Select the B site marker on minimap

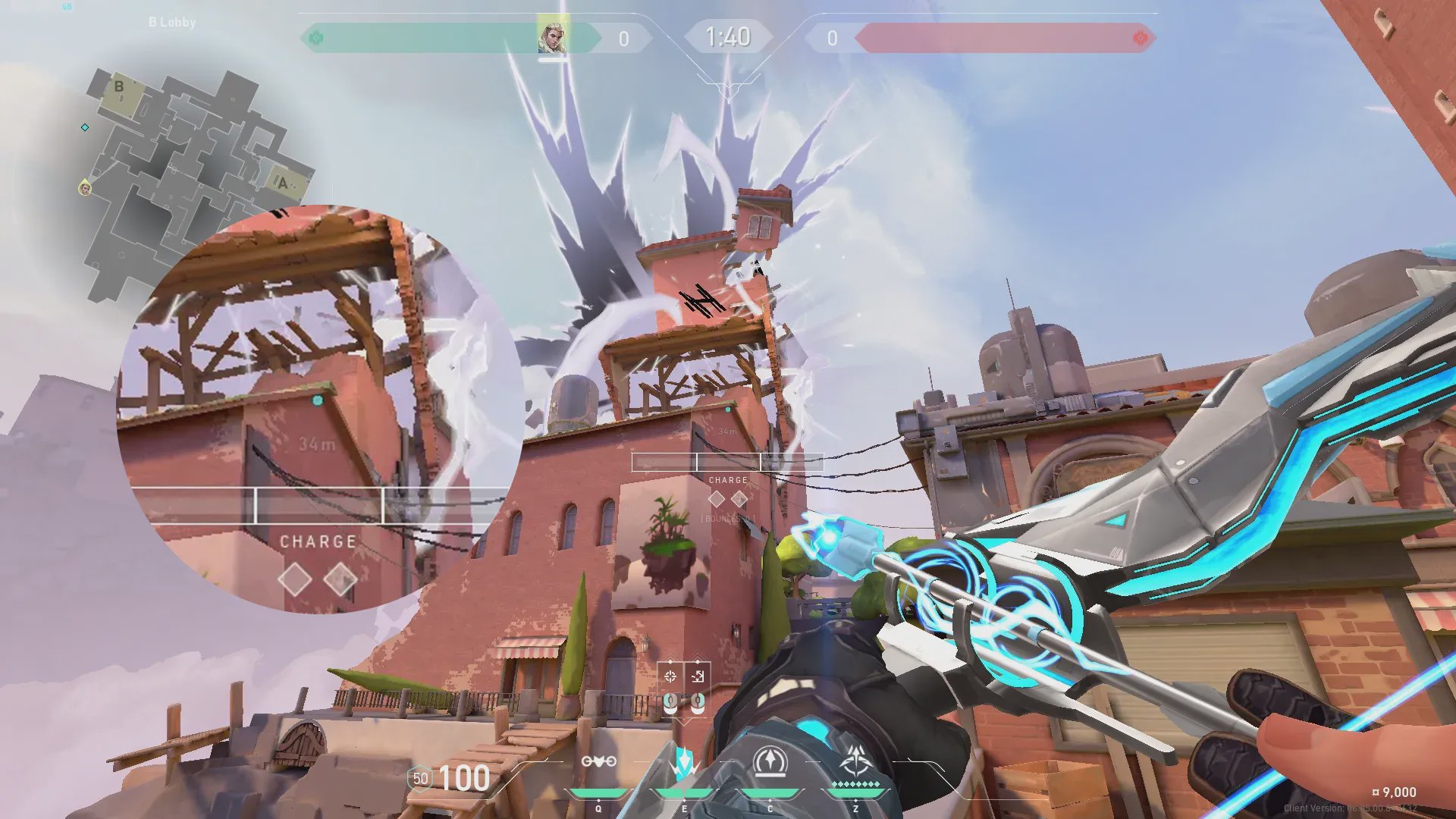click(x=119, y=86)
